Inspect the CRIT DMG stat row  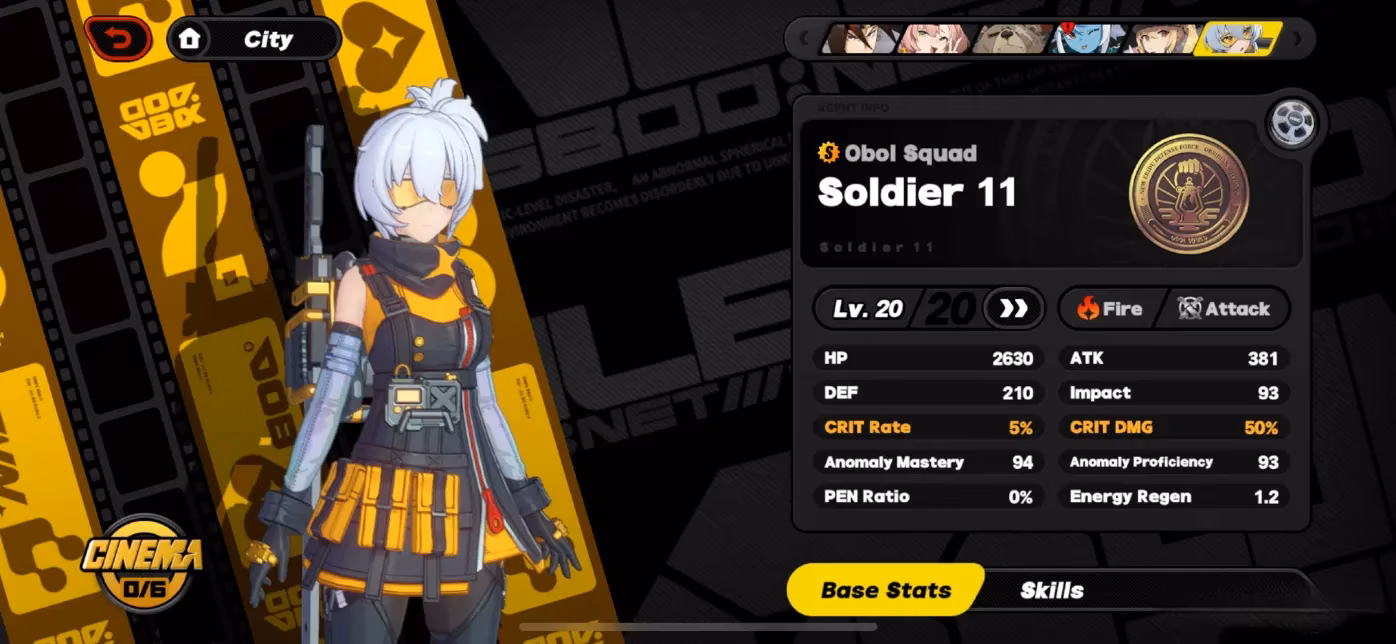(x=1173, y=427)
